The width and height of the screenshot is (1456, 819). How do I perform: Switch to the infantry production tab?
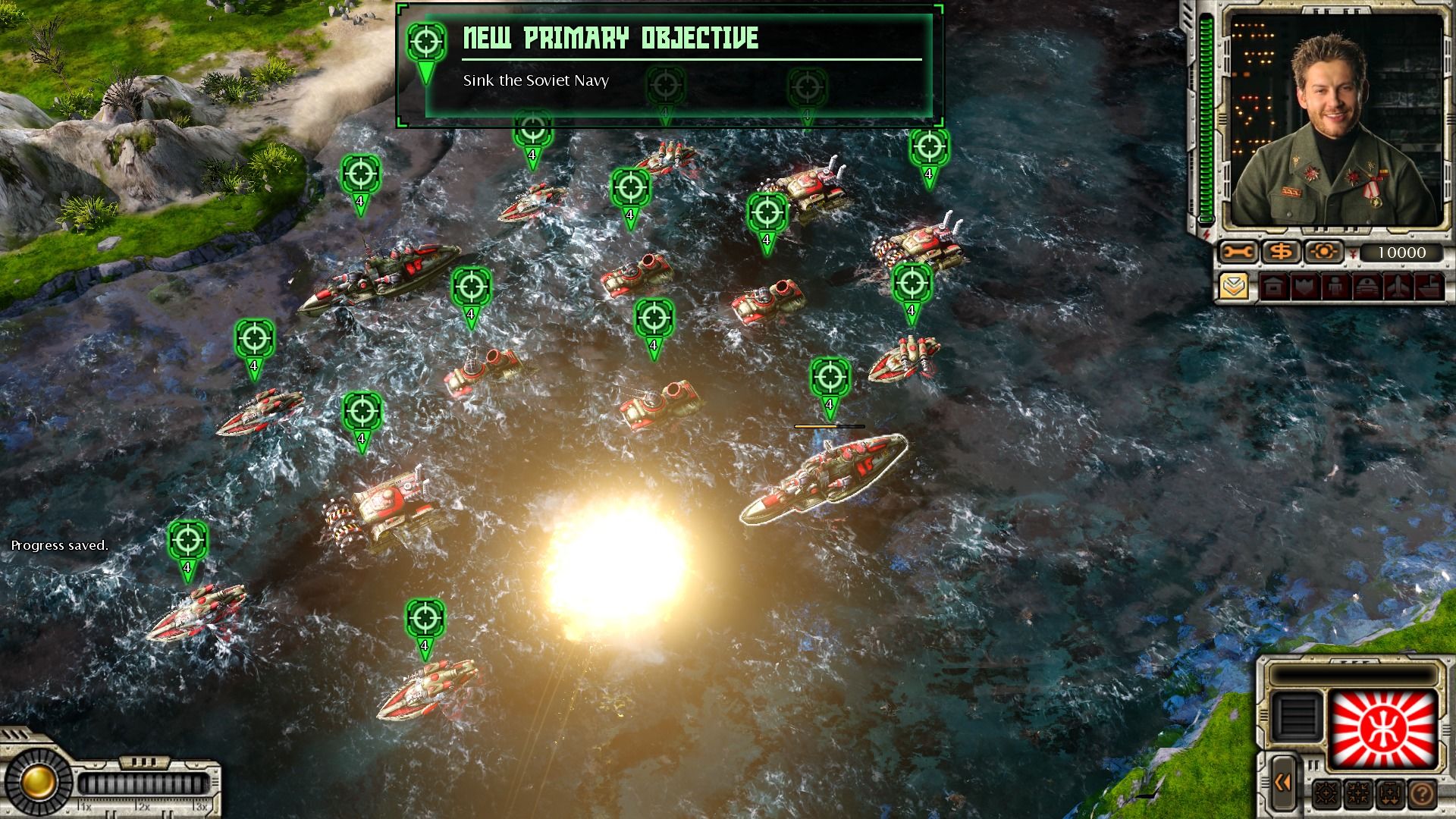pos(1336,287)
